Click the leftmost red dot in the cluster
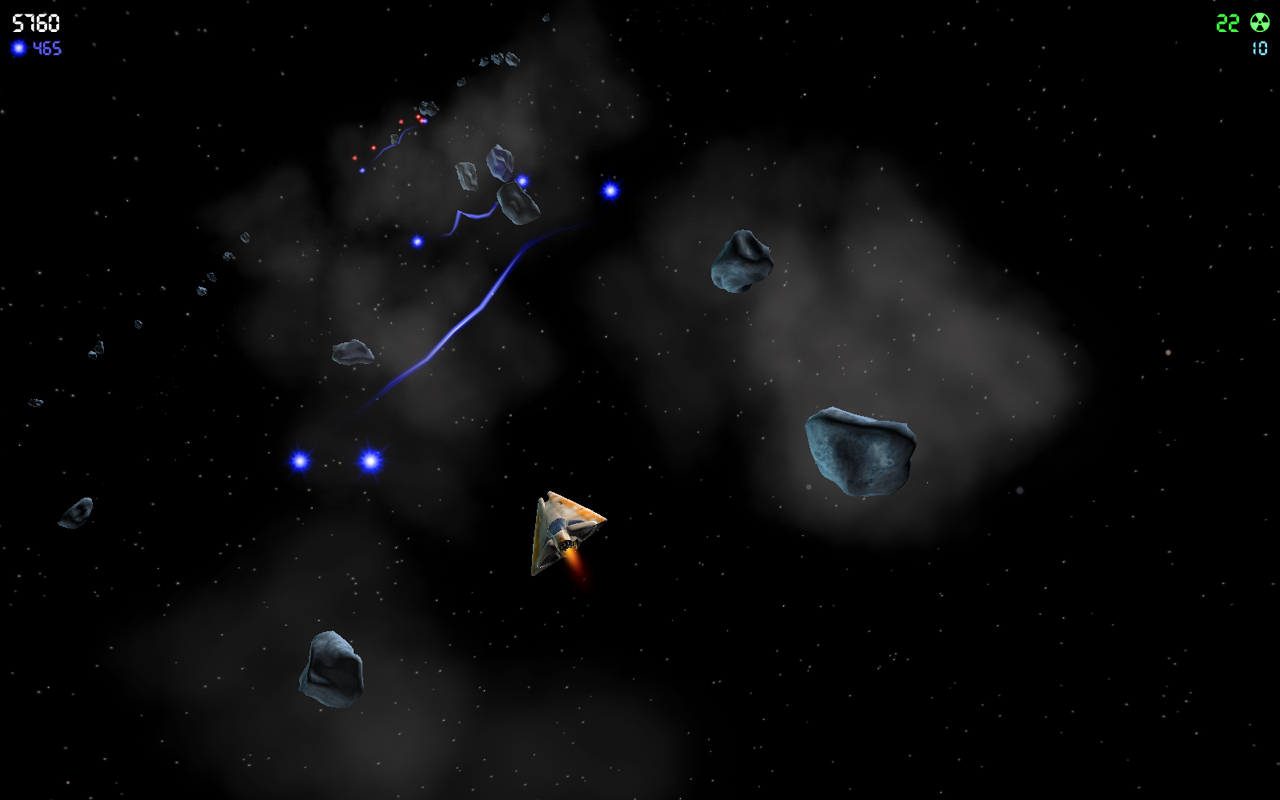This screenshot has width=1280, height=800. point(355,158)
